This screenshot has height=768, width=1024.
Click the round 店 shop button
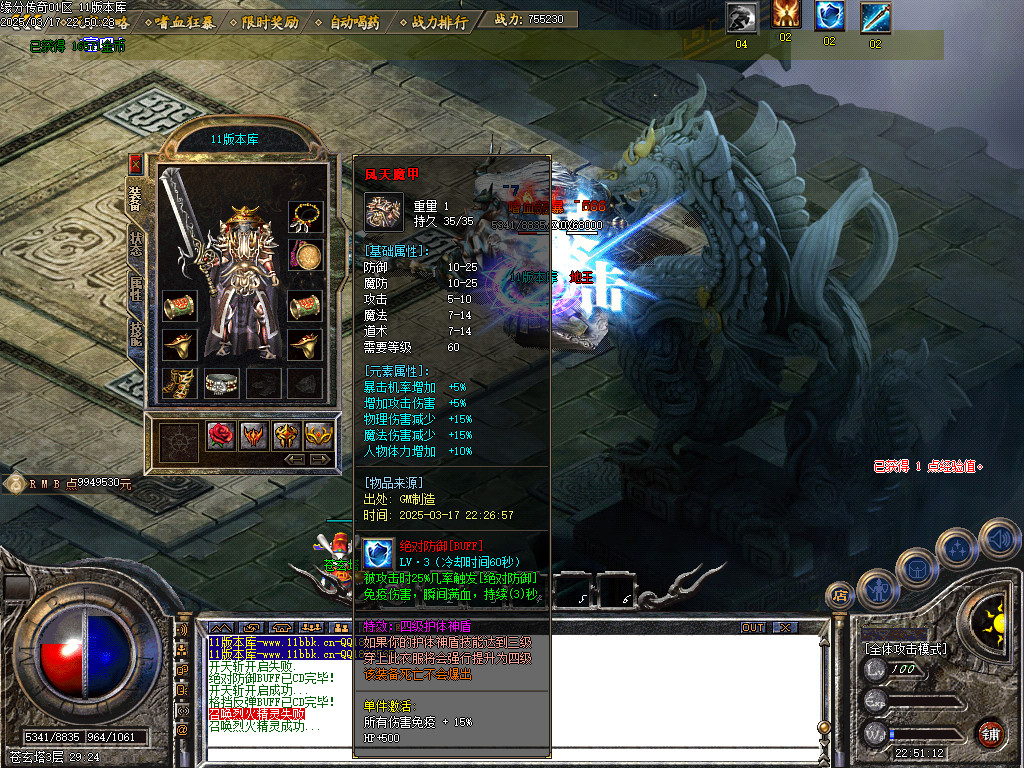pyautogui.click(x=840, y=596)
